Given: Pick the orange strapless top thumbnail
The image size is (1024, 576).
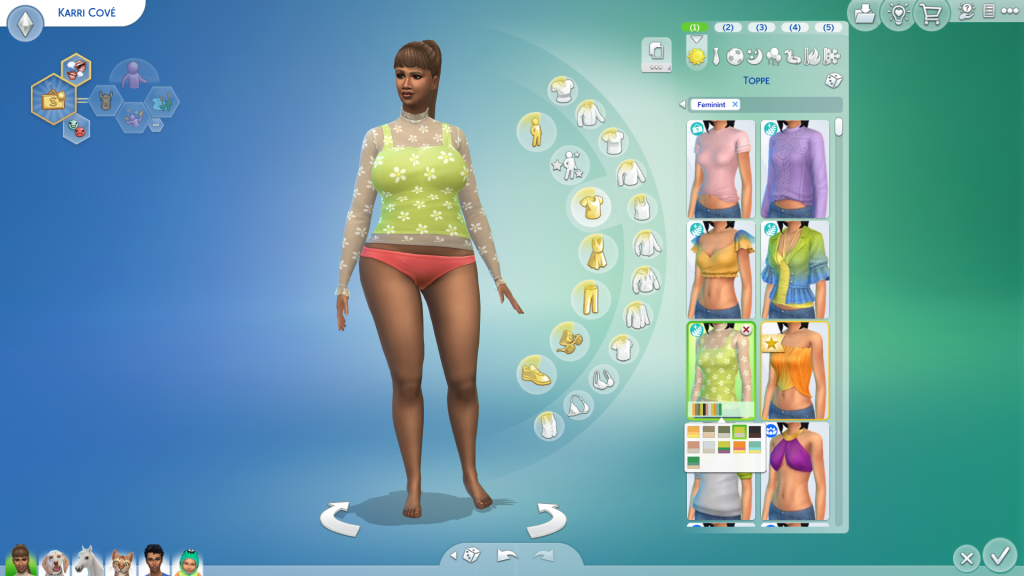Looking at the screenshot, I should point(795,370).
